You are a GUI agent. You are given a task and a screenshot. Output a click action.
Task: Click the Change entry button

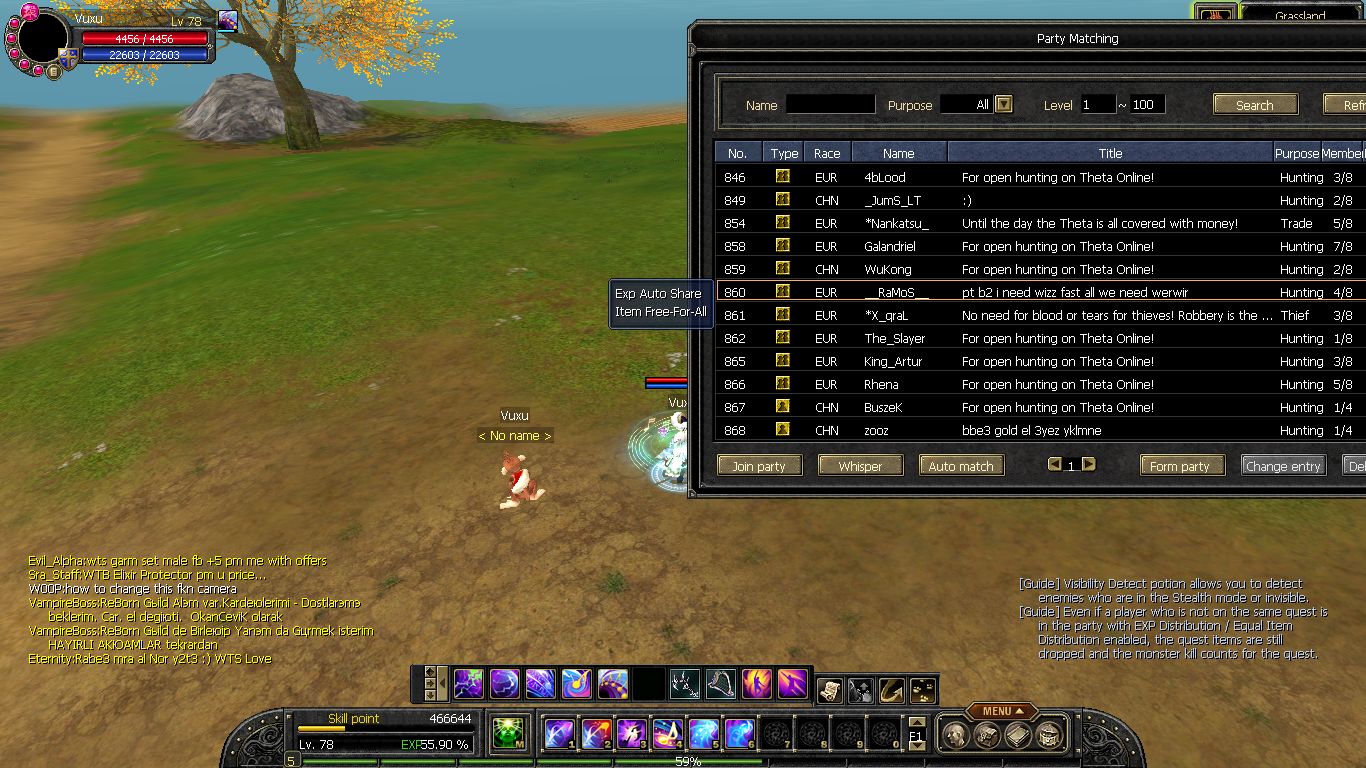point(1284,466)
